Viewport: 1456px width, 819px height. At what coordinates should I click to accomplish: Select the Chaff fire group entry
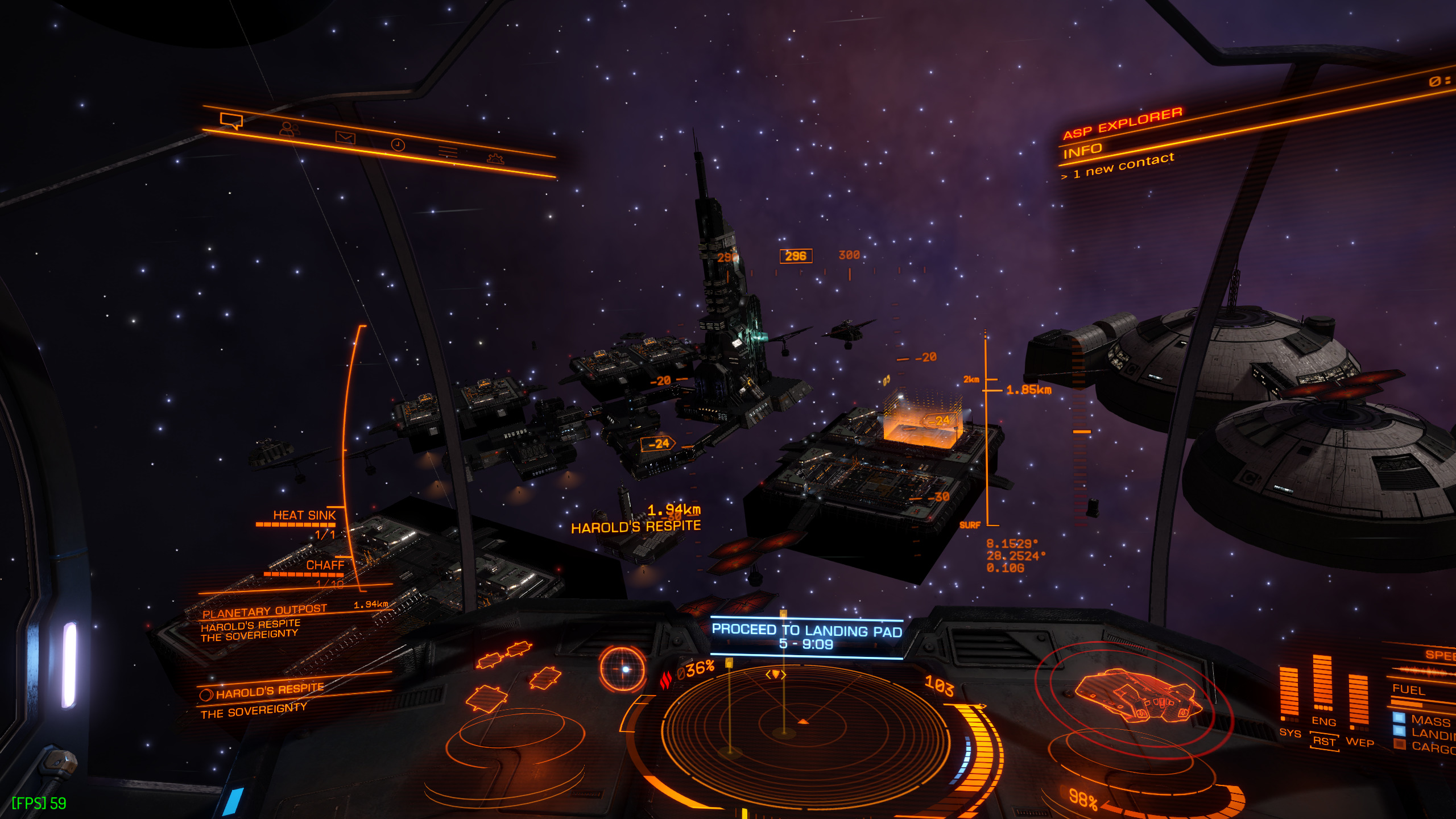point(325,565)
